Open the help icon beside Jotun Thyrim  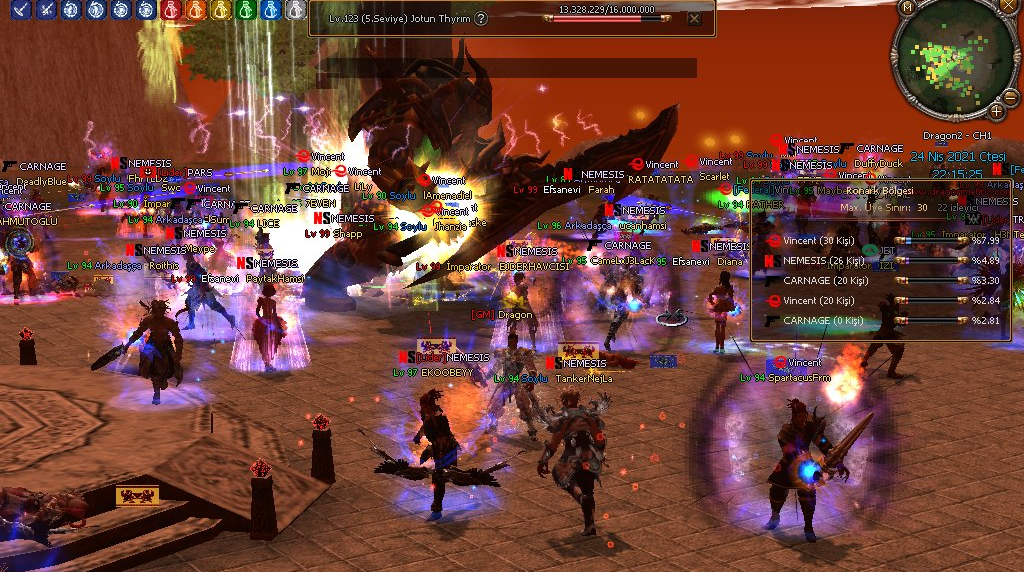point(481,18)
